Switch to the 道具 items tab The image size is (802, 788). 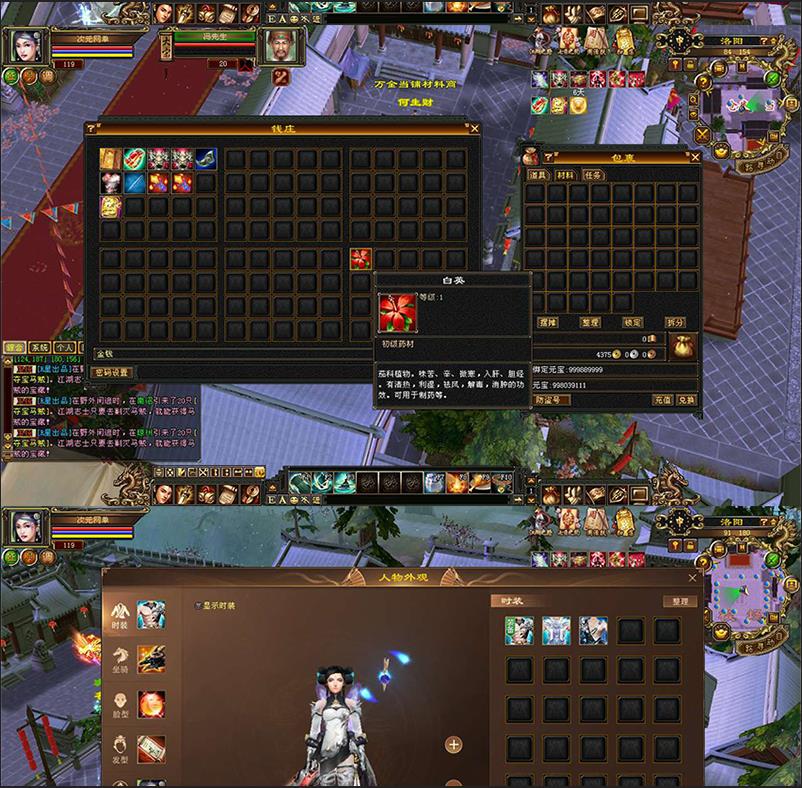(x=540, y=175)
